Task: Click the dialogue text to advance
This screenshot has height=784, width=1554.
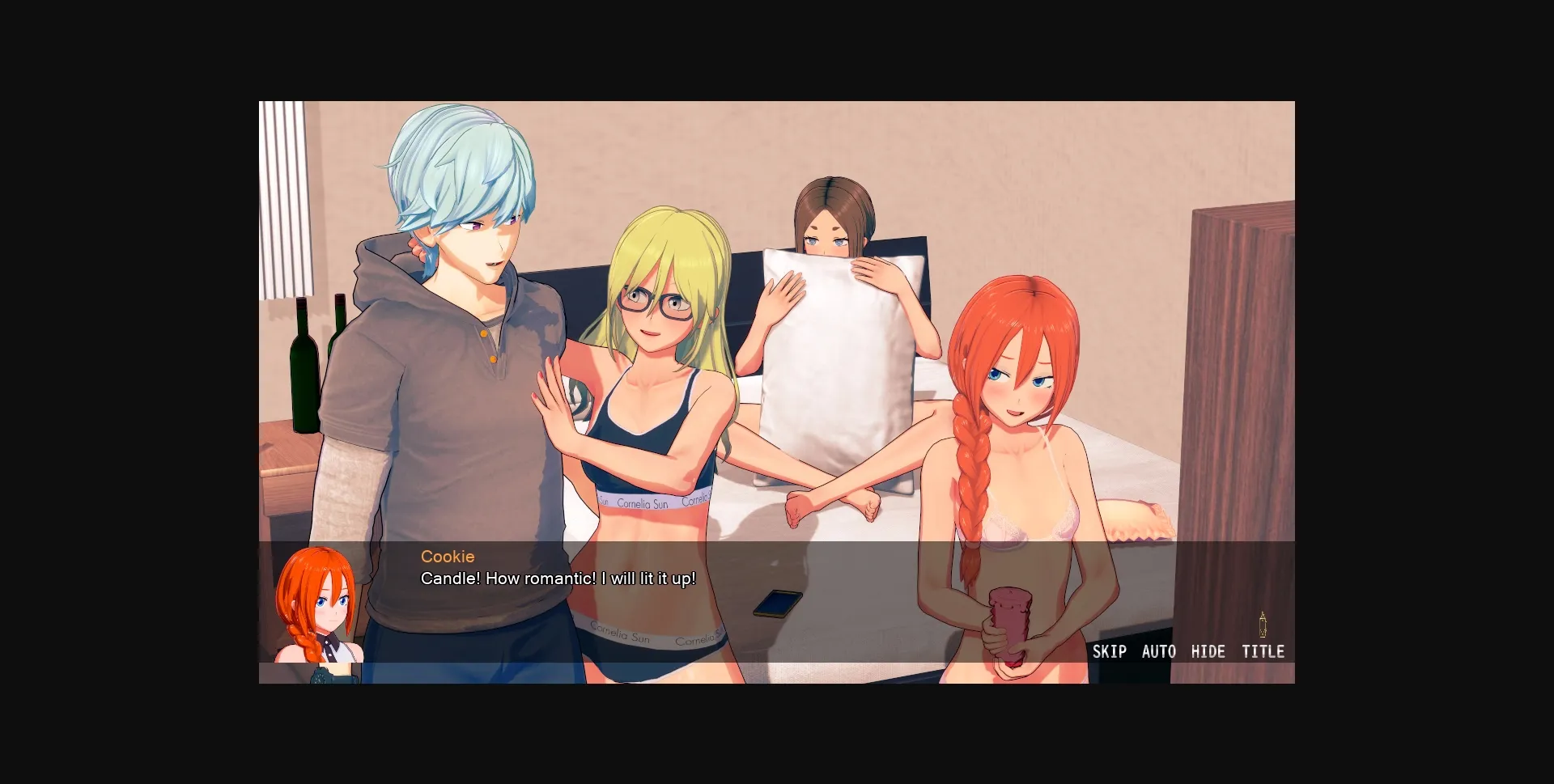Action: pyautogui.click(x=557, y=578)
